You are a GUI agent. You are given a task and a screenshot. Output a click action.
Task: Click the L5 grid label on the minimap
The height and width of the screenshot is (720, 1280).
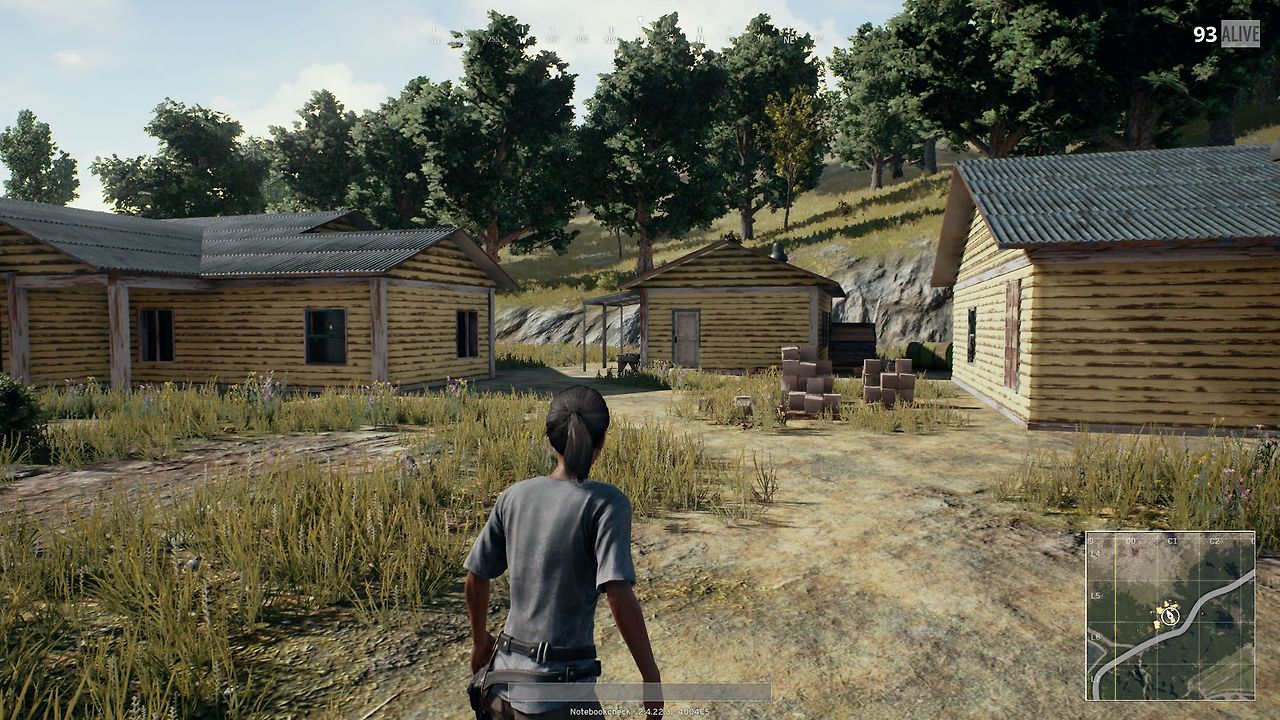coord(1096,596)
